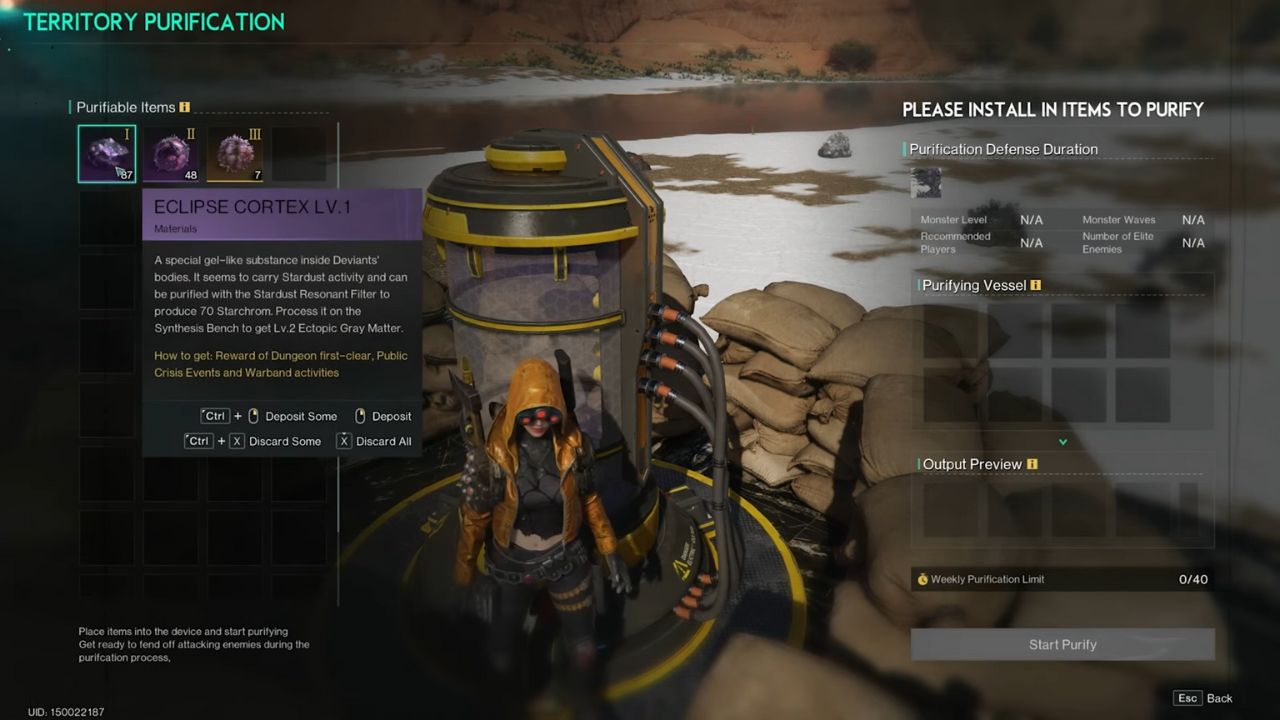
Task: Choose the tier III cortex with 7 count
Action: (x=235, y=154)
